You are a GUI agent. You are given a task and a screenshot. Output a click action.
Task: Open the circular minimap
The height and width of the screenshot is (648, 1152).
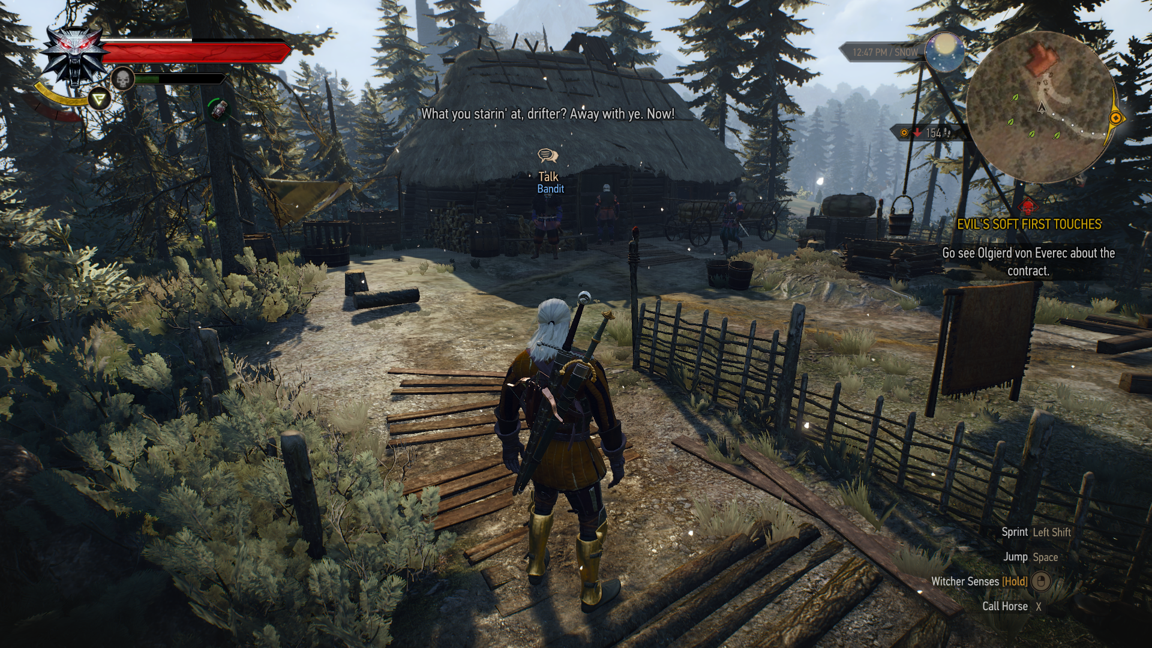[1041, 107]
